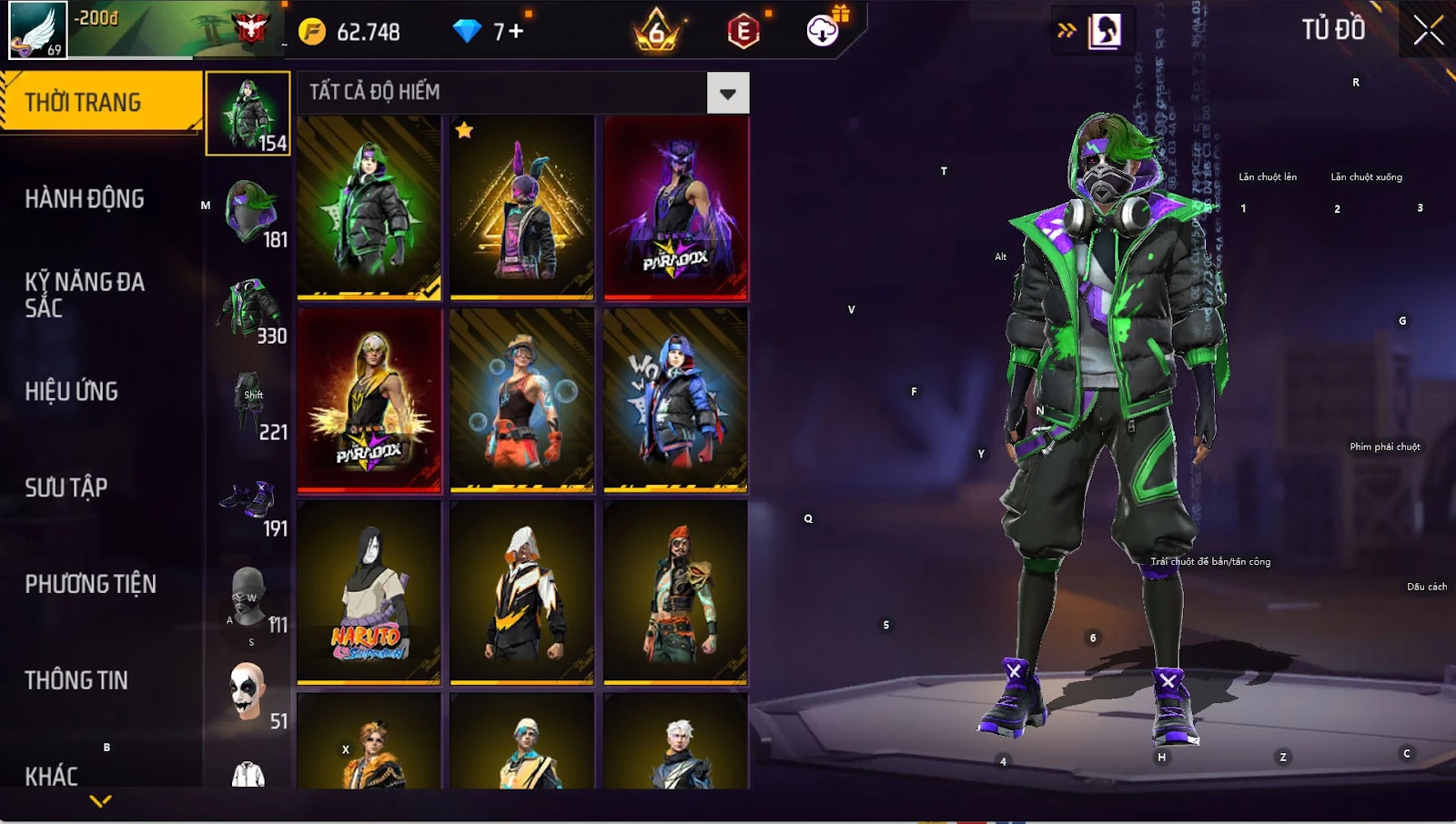Open the Thông Tin info tab
Viewport: 1456px width, 824px height.
76,680
